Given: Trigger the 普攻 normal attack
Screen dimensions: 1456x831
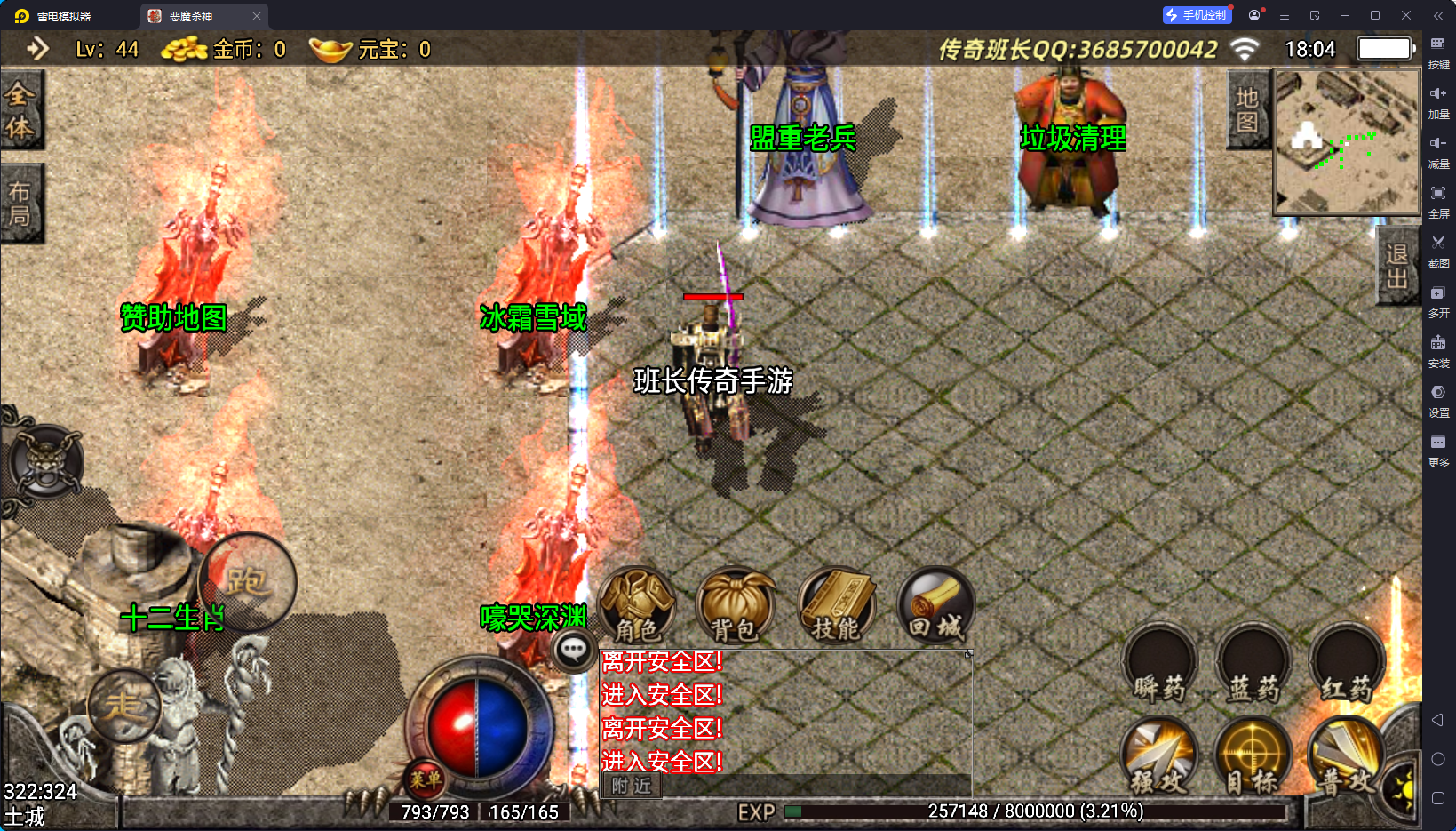Looking at the screenshot, I should coord(1346,756).
